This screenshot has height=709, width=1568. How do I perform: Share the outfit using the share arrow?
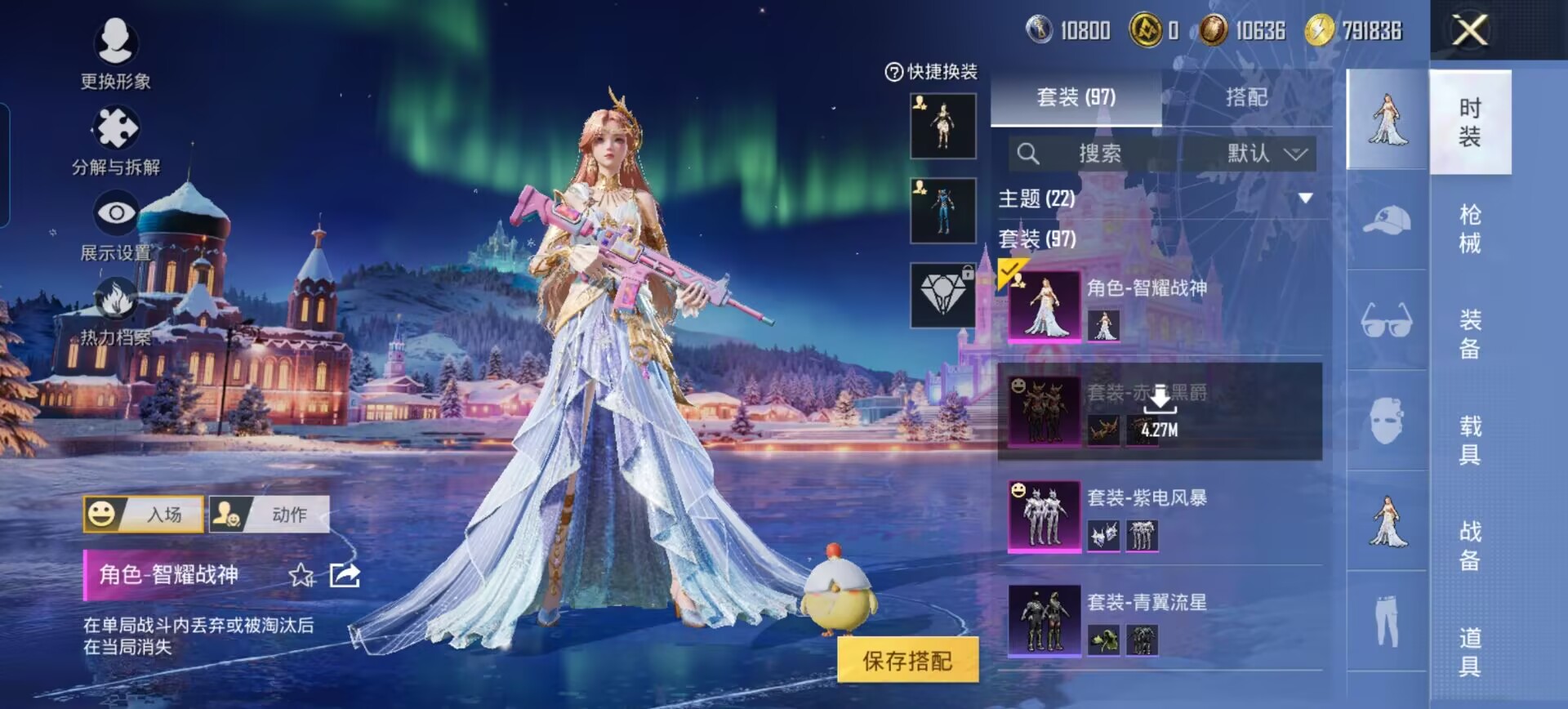[345, 575]
